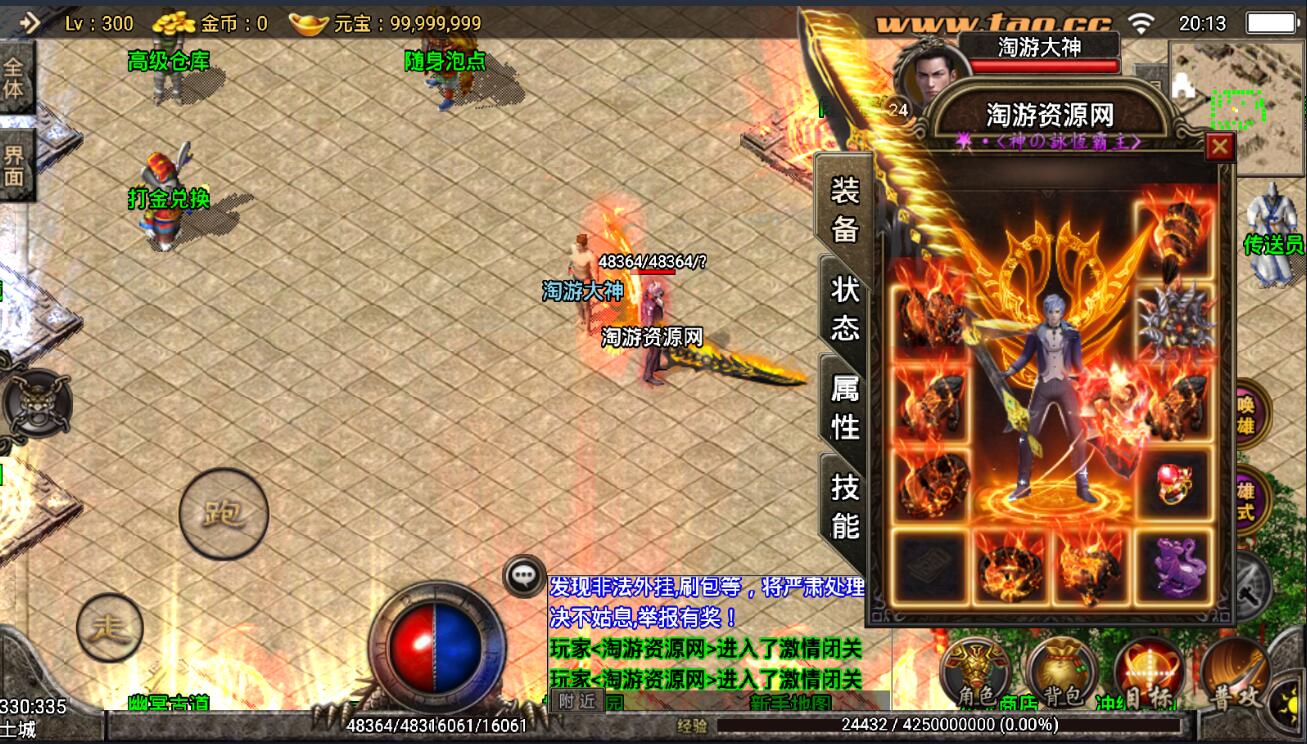Click the 传送员 teleporter NPC label

1273,243
